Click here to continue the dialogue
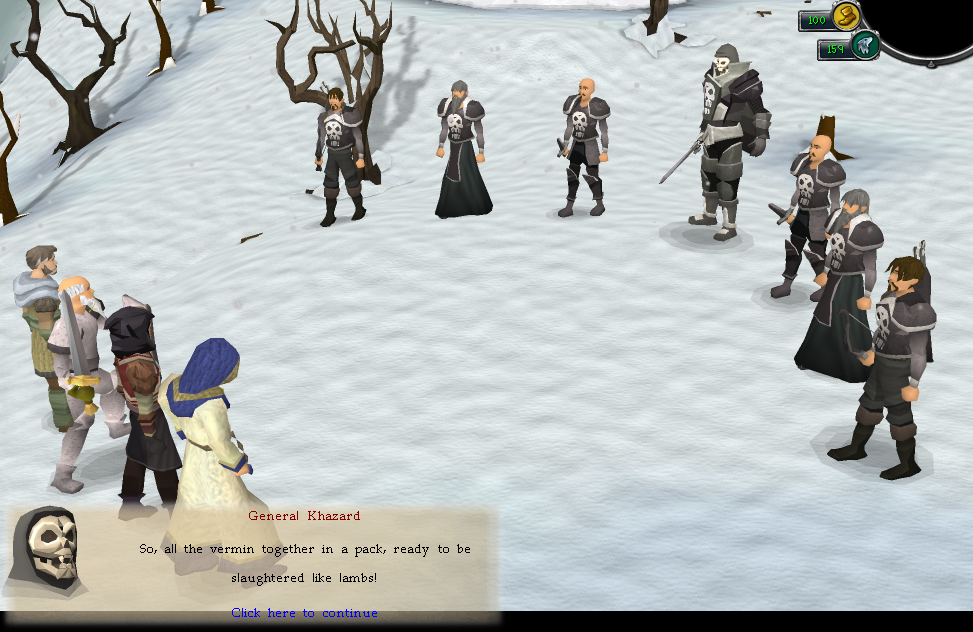The height and width of the screenshot is (632, 973). point(304,613)
